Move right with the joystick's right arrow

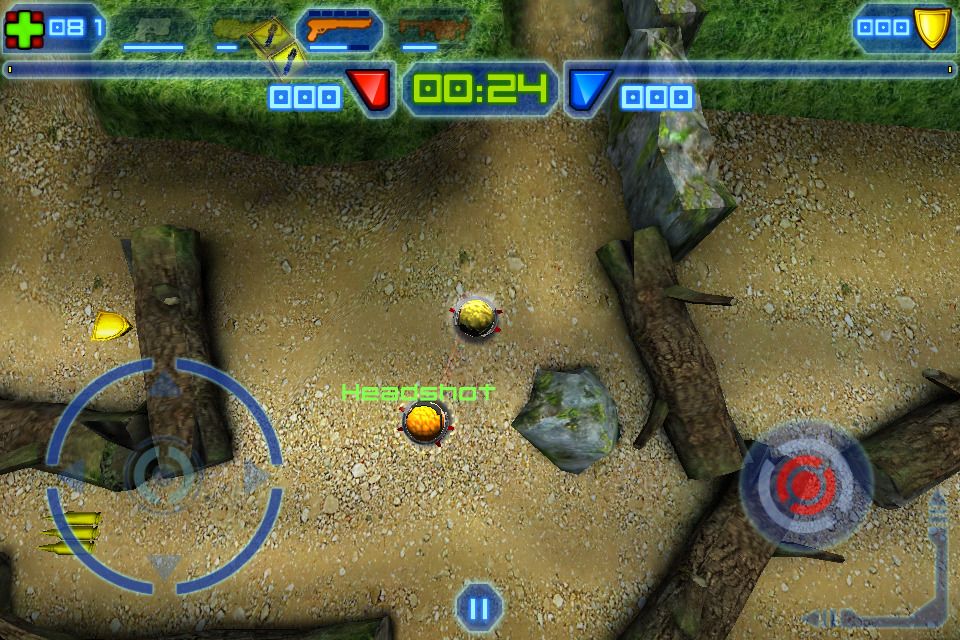(x=256, y=476)
